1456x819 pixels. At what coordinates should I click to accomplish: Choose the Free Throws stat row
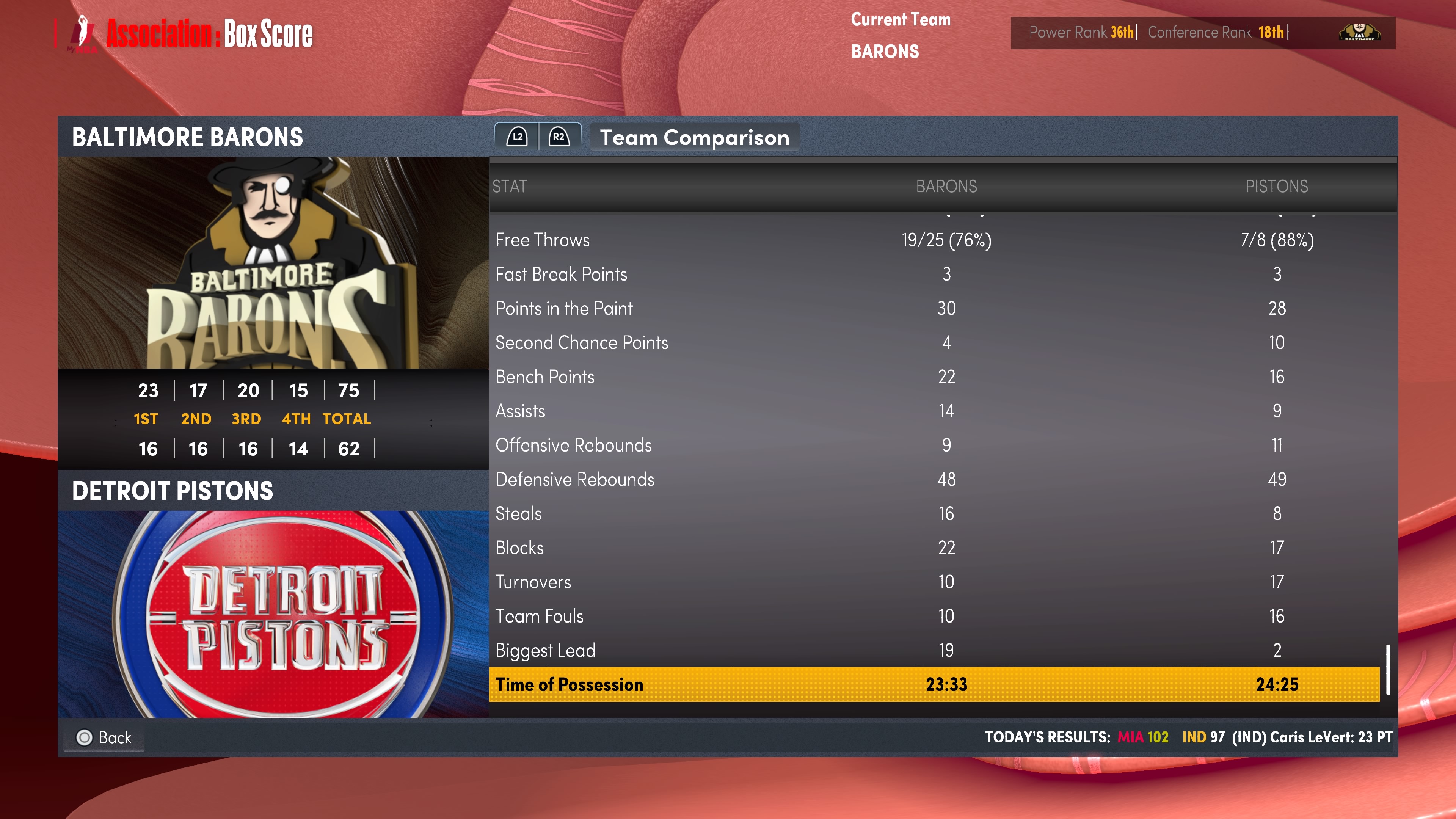coord(934,240)
